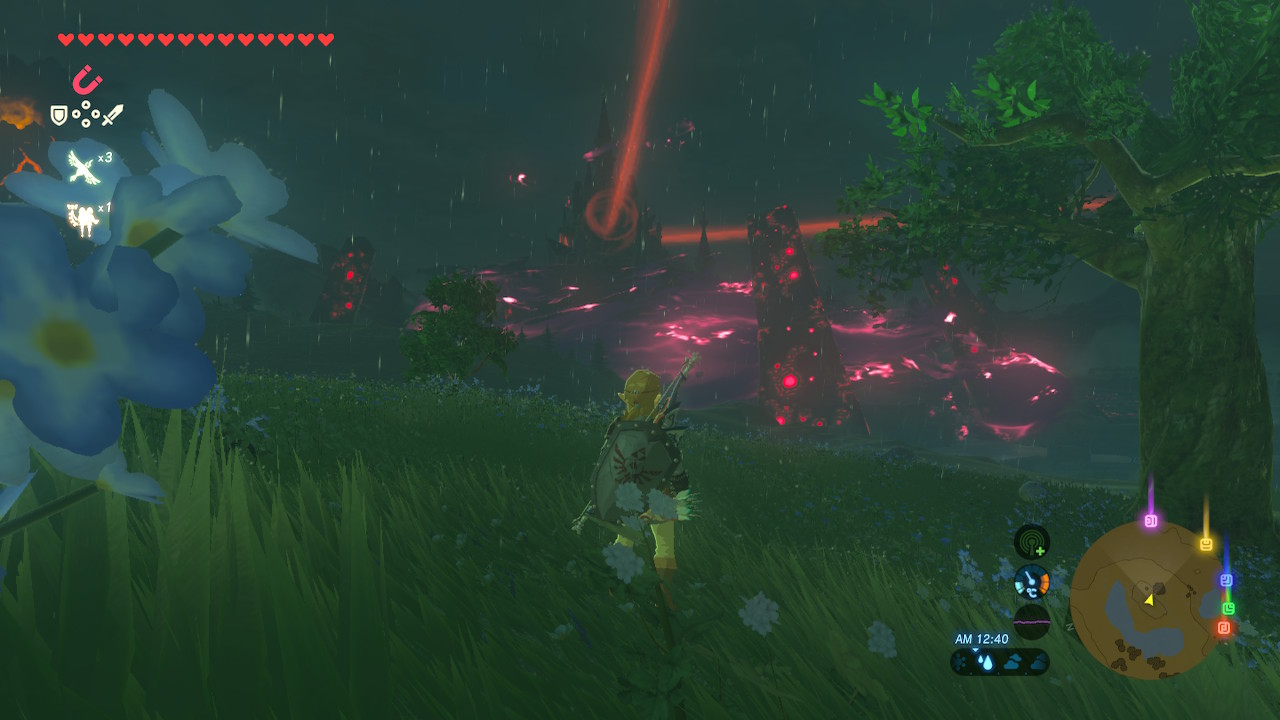Viewport: 1280px width, 720px height.
Task: Click the AM 12:40 clock display
Action: point(980,637)
